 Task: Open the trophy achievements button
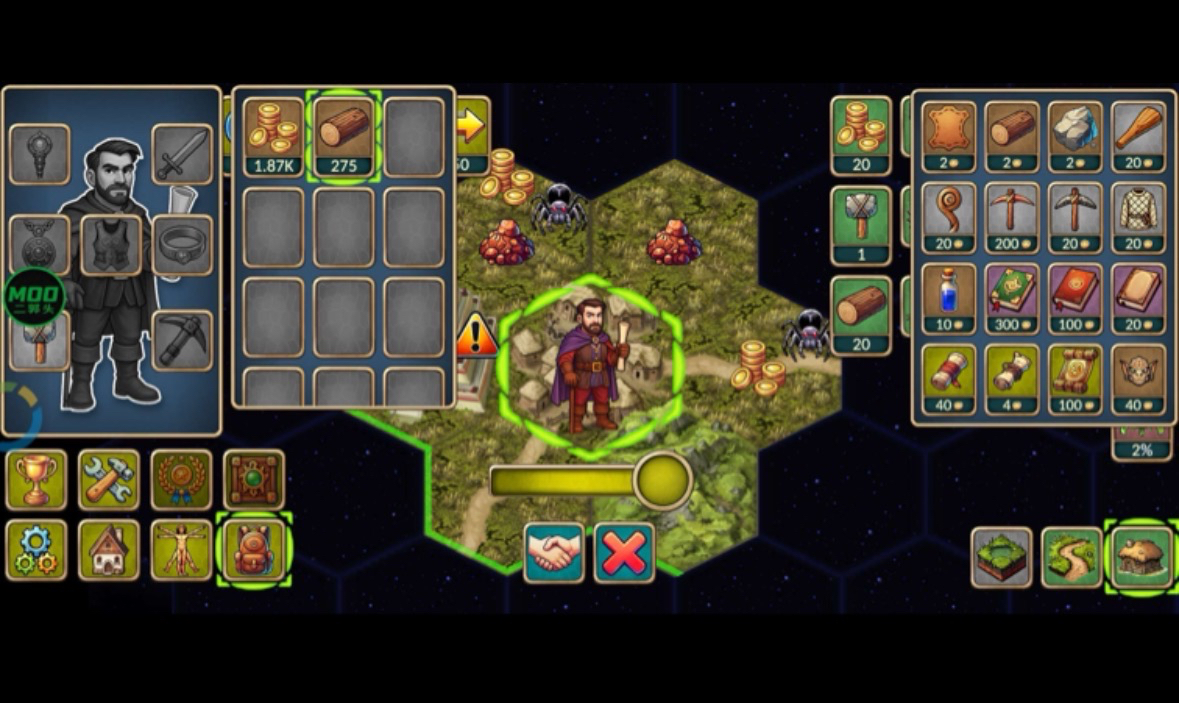37,480
